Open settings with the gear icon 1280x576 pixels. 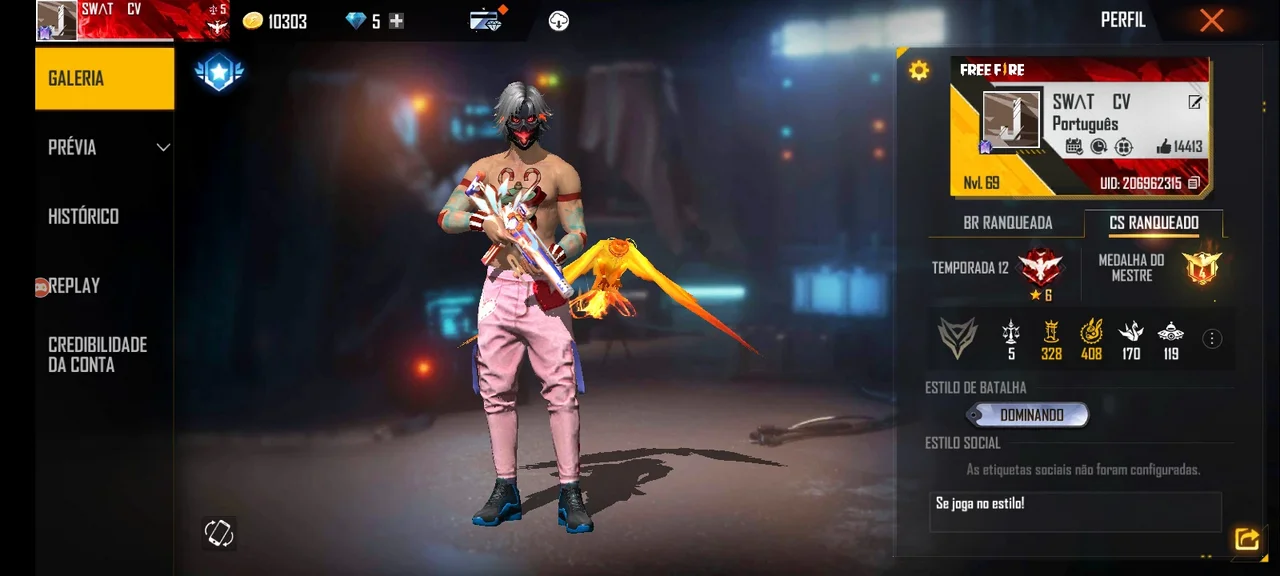point(918,70)
